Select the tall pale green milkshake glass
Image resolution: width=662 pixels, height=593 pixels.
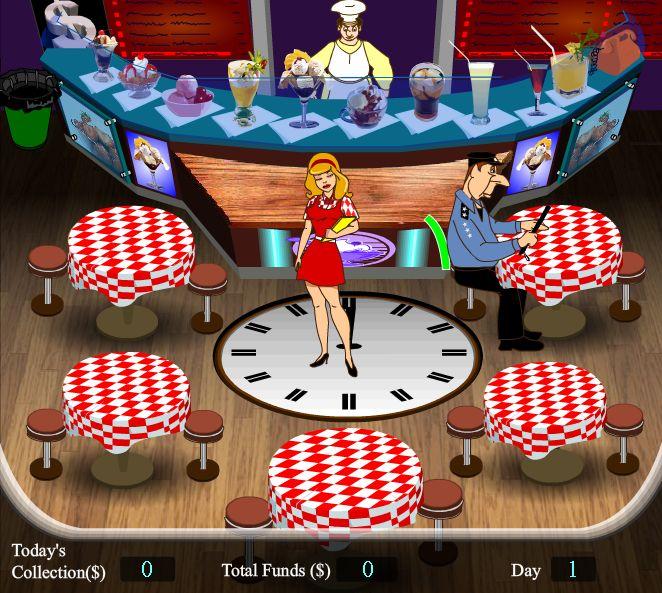pos(481,86)
